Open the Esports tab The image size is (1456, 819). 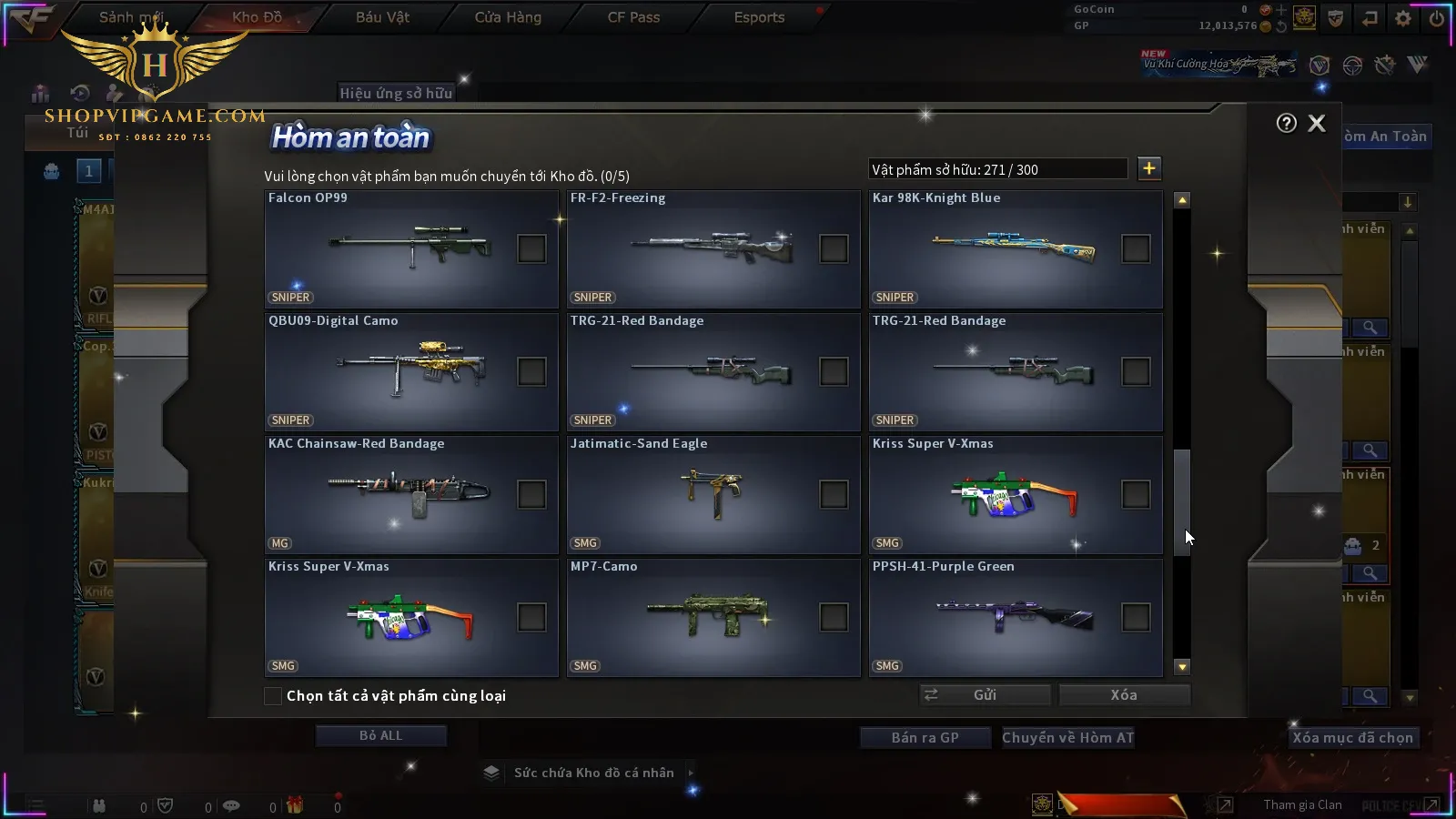759,17
